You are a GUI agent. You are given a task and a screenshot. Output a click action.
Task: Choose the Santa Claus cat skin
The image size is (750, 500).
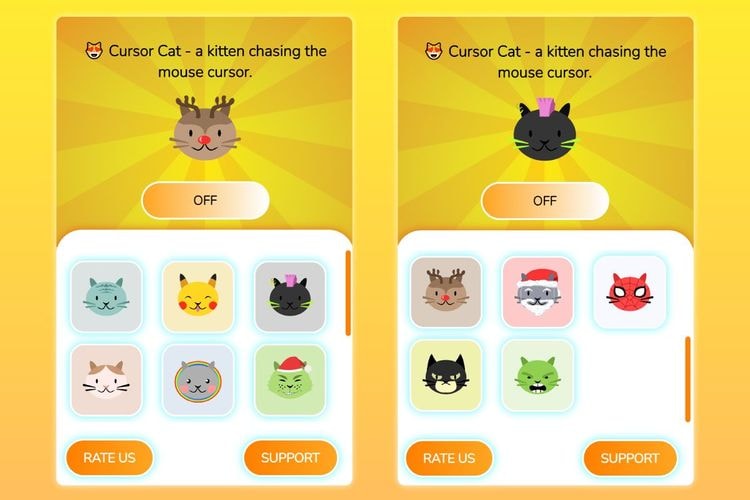point(537,292)
